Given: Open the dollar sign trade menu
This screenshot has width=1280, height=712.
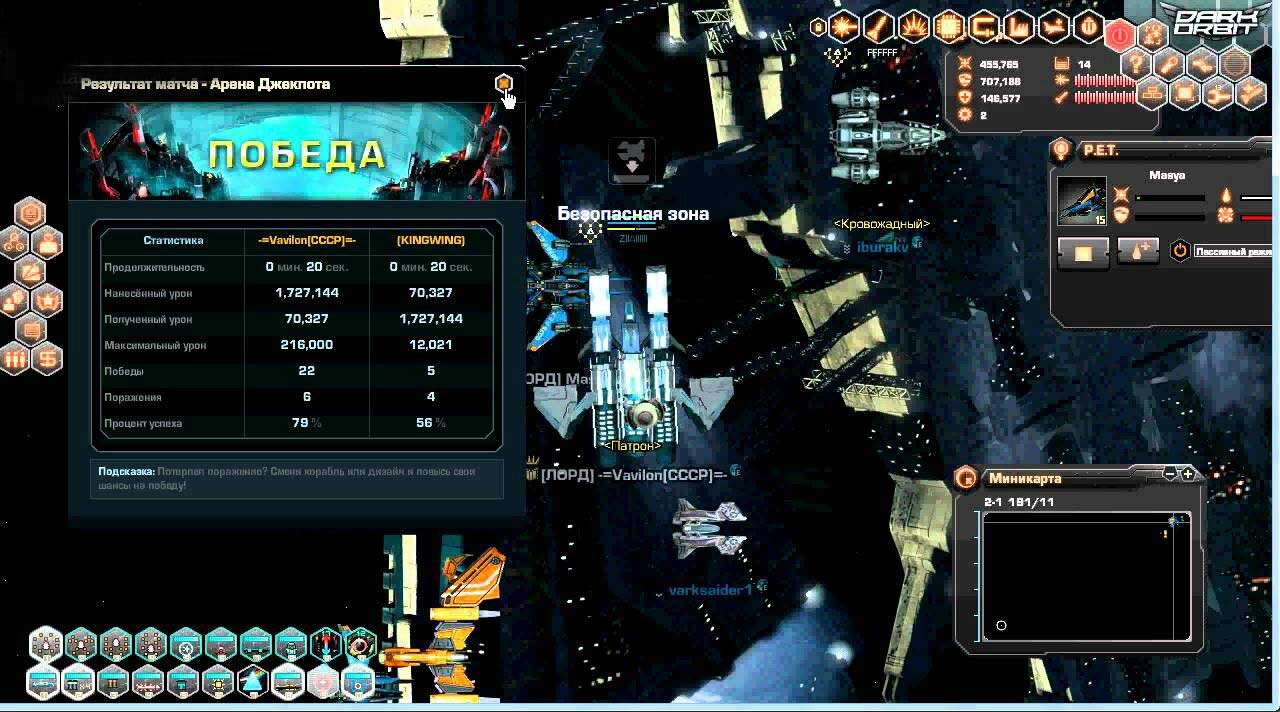Looking at the screenshot, I should click(47, 359).
